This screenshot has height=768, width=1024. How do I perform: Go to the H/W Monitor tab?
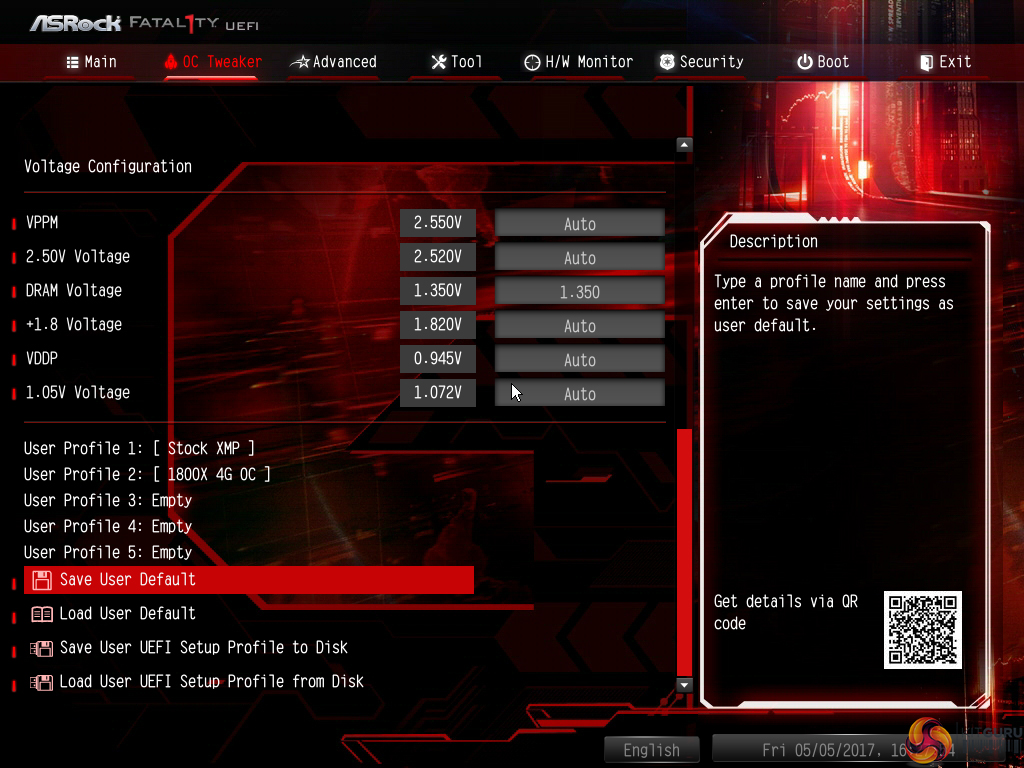point(581,62)
